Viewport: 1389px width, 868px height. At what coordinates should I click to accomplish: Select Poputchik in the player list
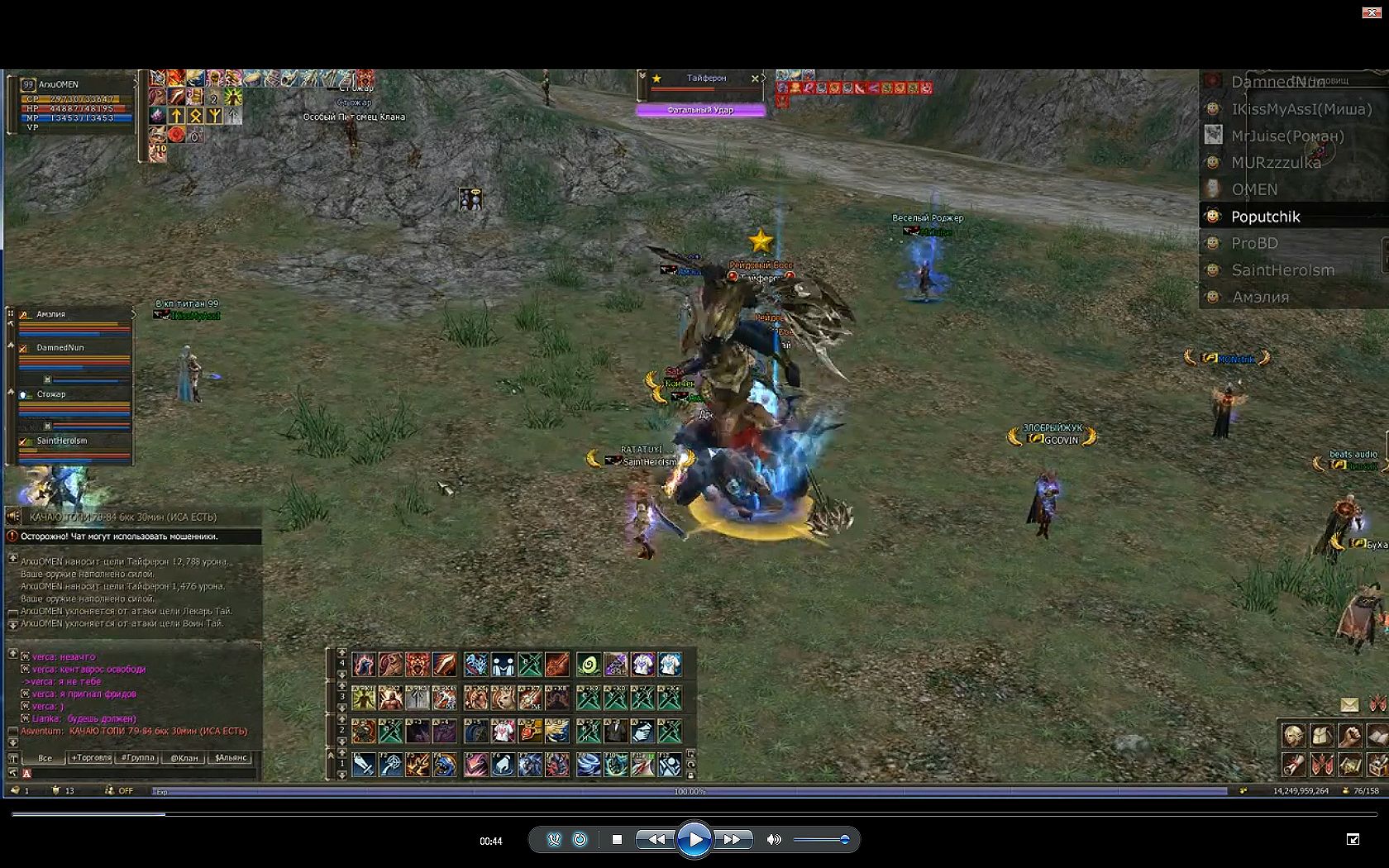pos(1265,217)
